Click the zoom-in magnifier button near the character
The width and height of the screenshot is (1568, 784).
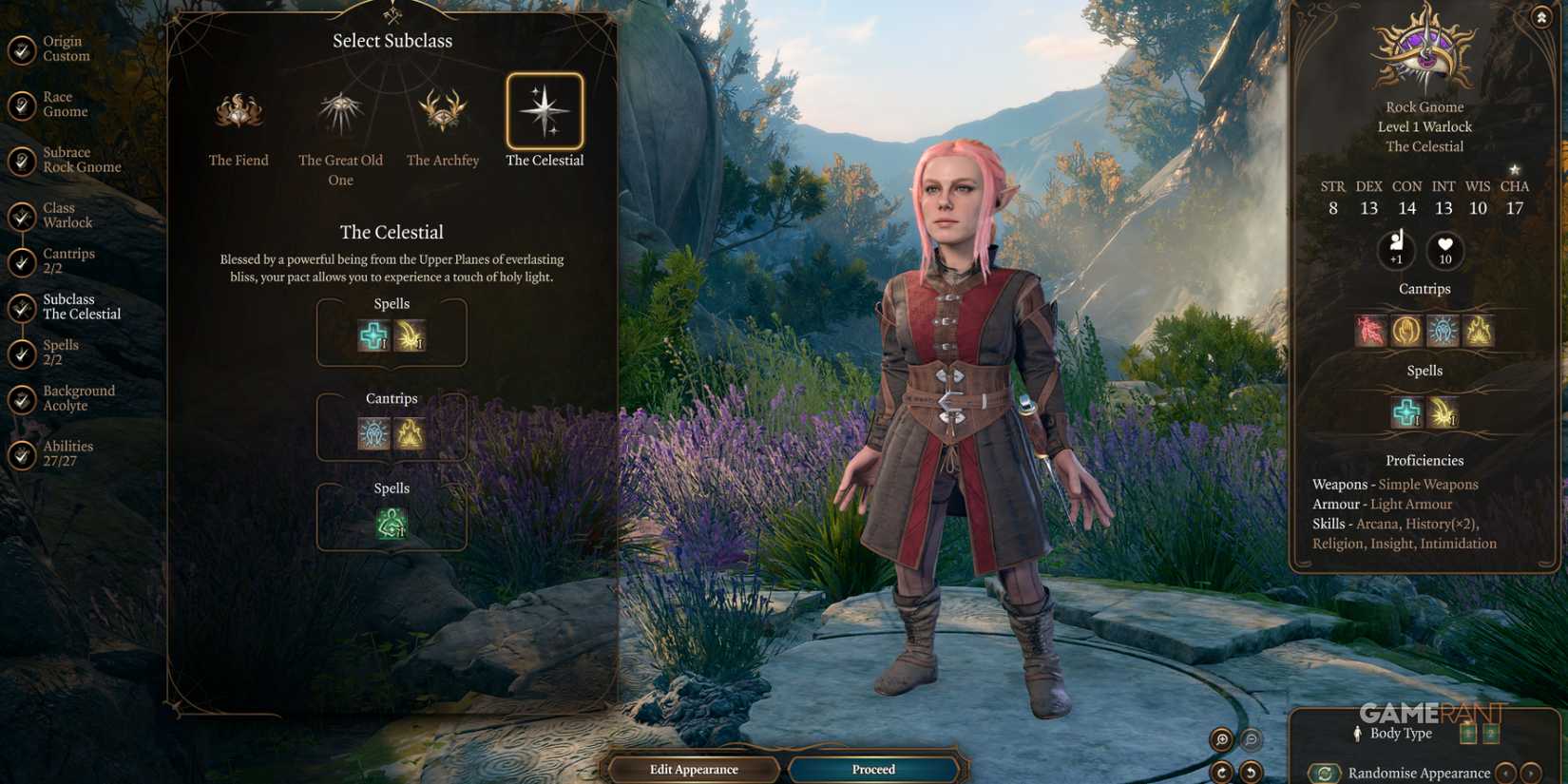tap(1222, 740)
